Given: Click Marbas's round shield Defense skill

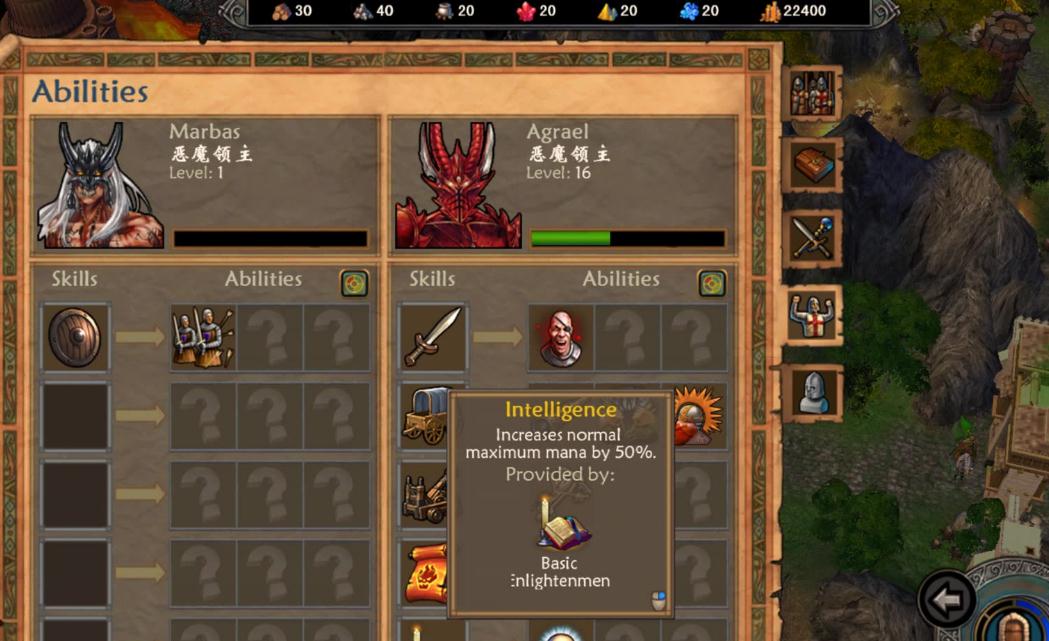Looking at the screenshot, I should click(75, 338).
